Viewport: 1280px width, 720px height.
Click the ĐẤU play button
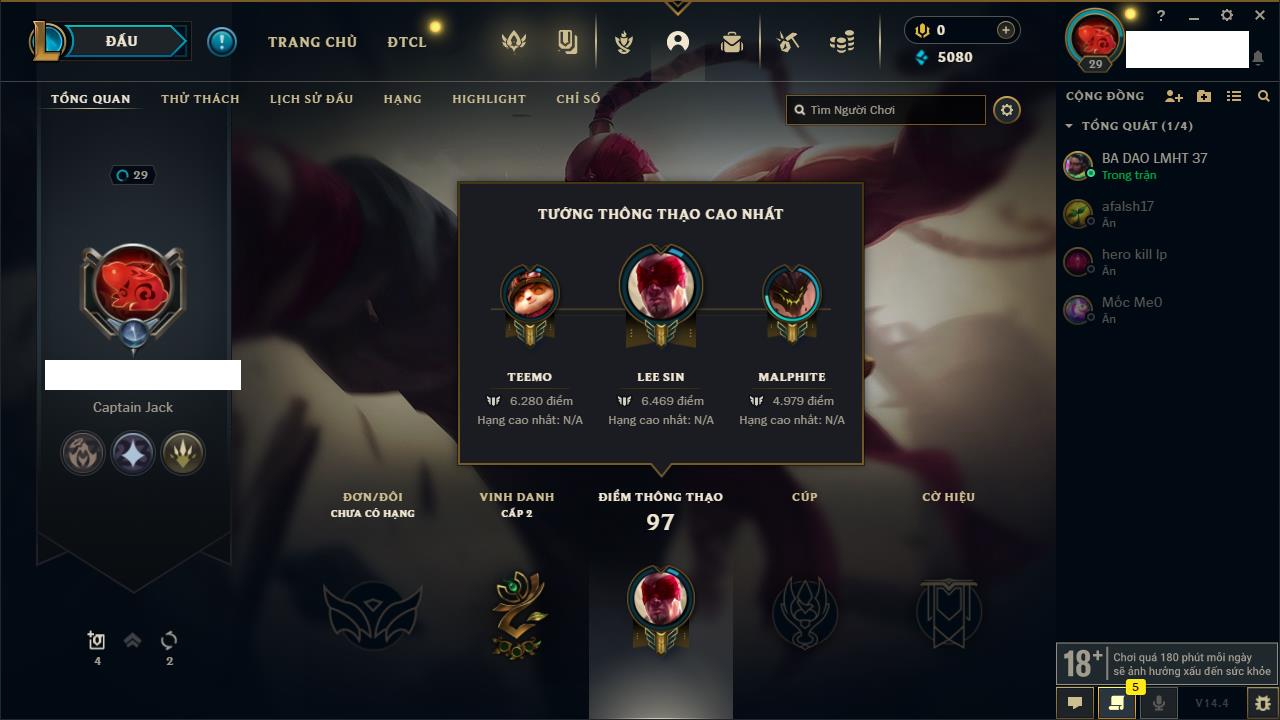(x=122, y=41)
